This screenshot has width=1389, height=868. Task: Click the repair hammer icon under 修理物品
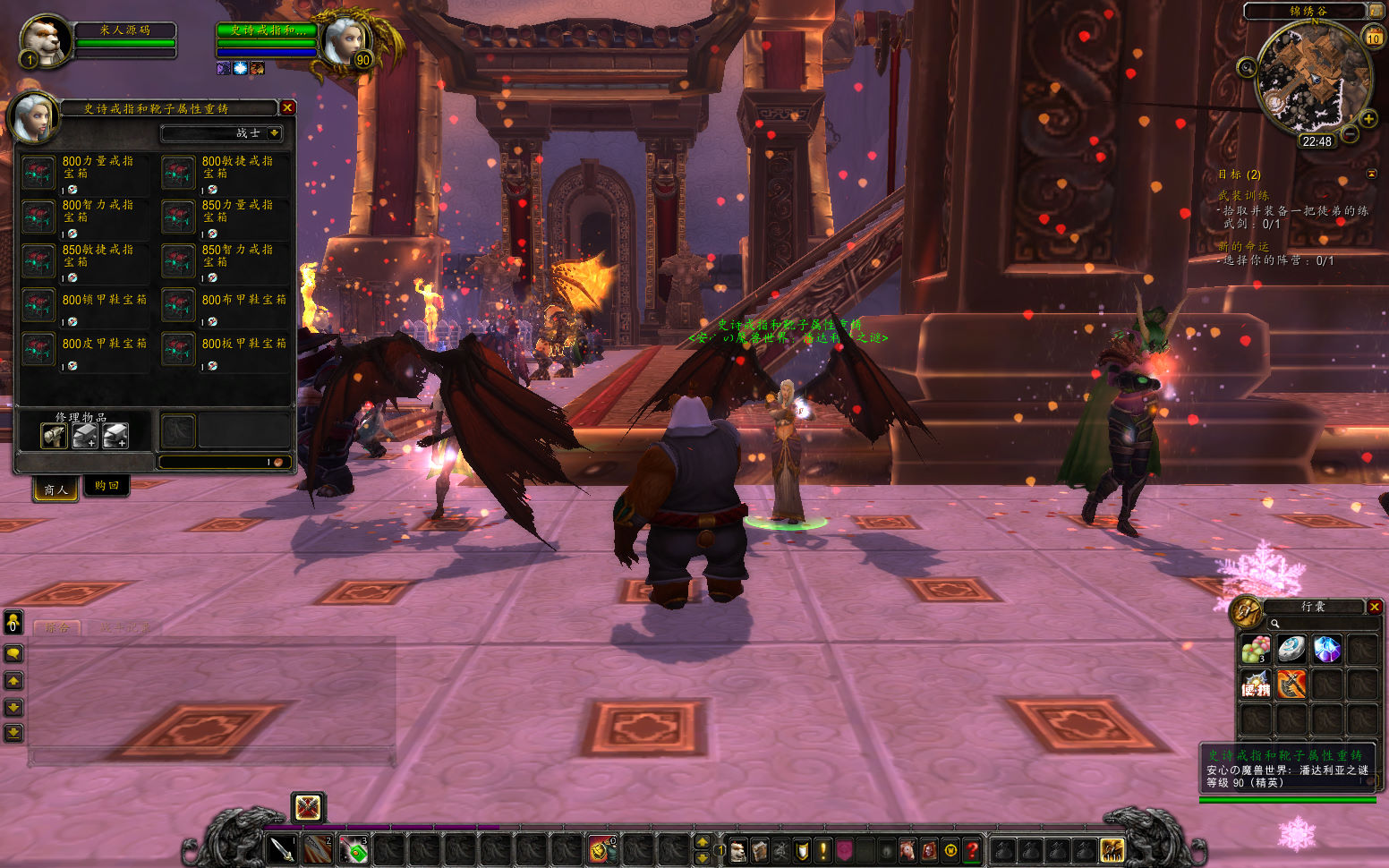tap(55, 436)
